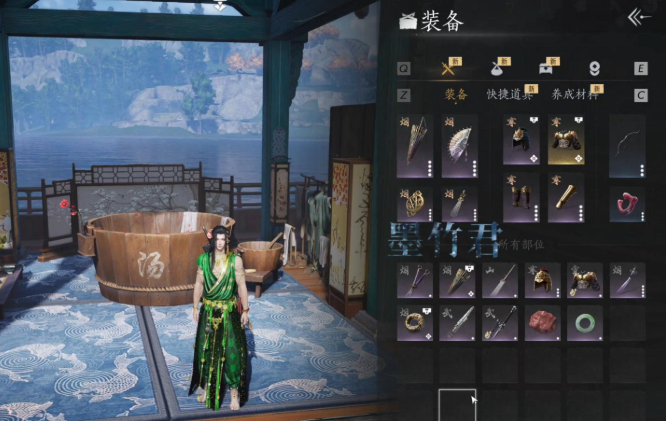Image resolution: width=666 pixels, height=421 pixels.
Task: Switch to the pouch items category
Action: [x=498, y=68]
